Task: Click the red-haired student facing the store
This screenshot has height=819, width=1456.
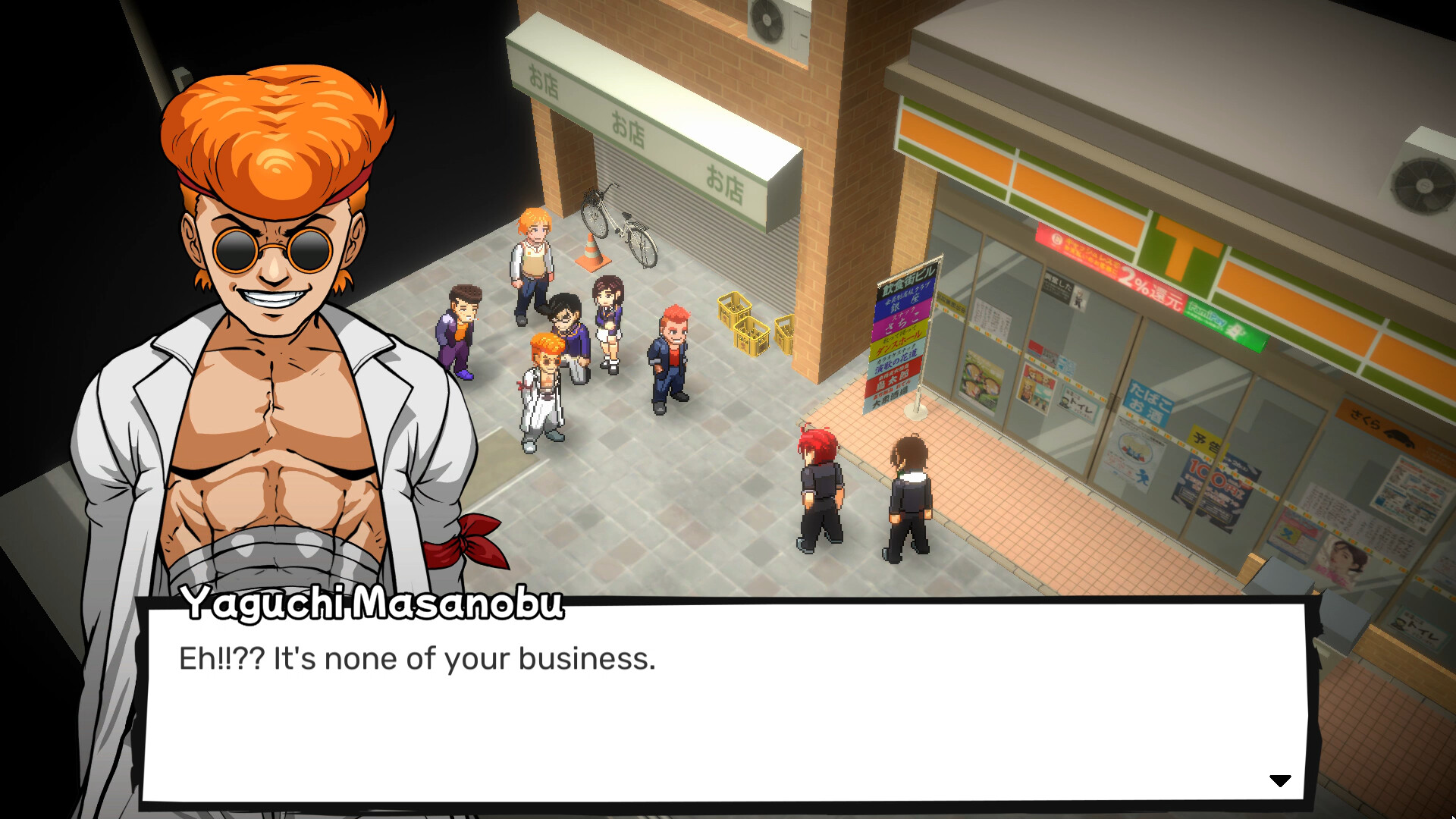Action: click(819, 485)
